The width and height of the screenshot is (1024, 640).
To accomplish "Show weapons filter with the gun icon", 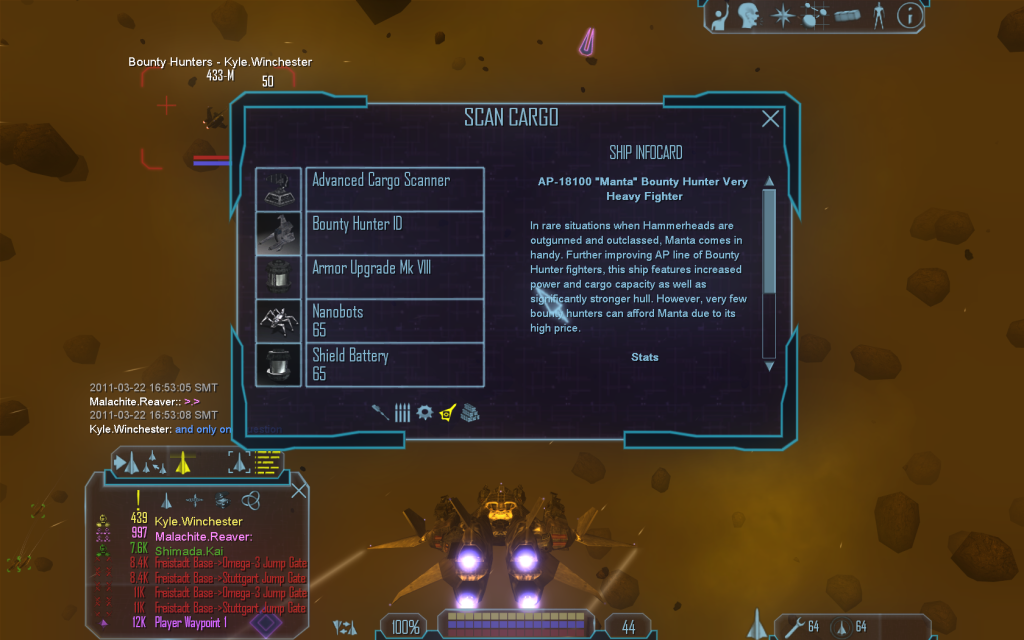I will pos(380,412).
